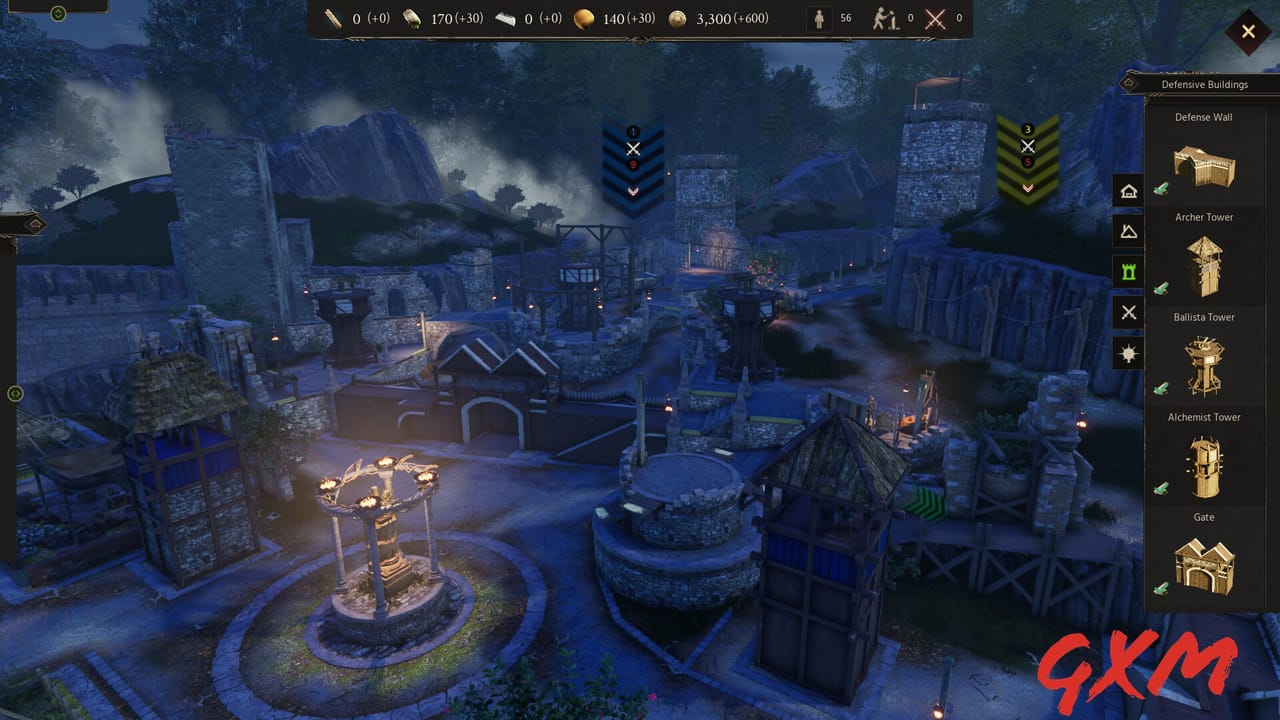Open the crossed swords military category
The height and width of the screenshot is (720, 1280).
pyautogui.click(x=1127, y=311)
